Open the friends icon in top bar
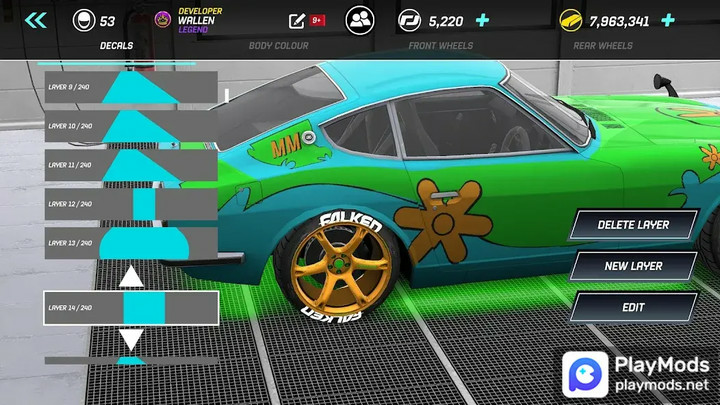This screenshot has width=720, height=405. [360, 20]
